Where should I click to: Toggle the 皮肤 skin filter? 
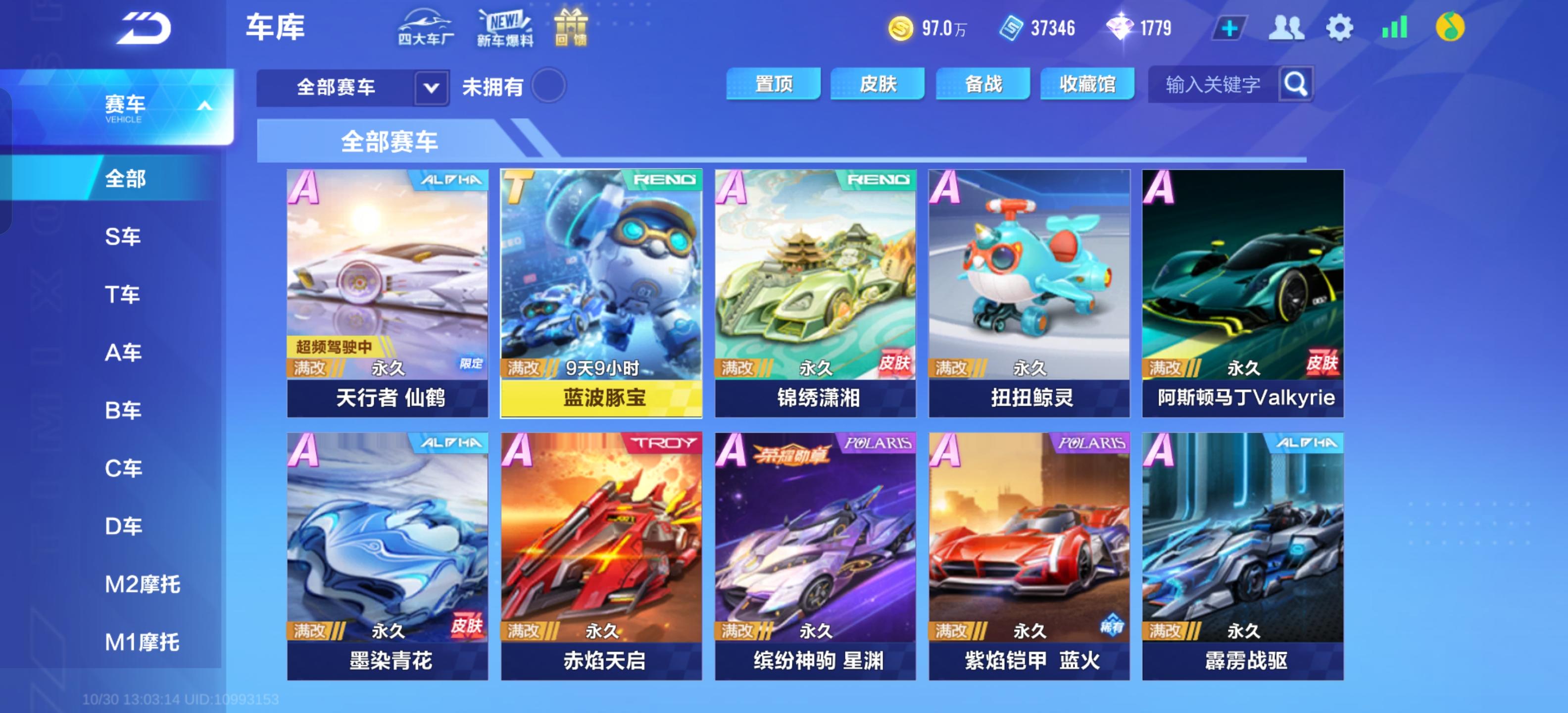[877, 84]
